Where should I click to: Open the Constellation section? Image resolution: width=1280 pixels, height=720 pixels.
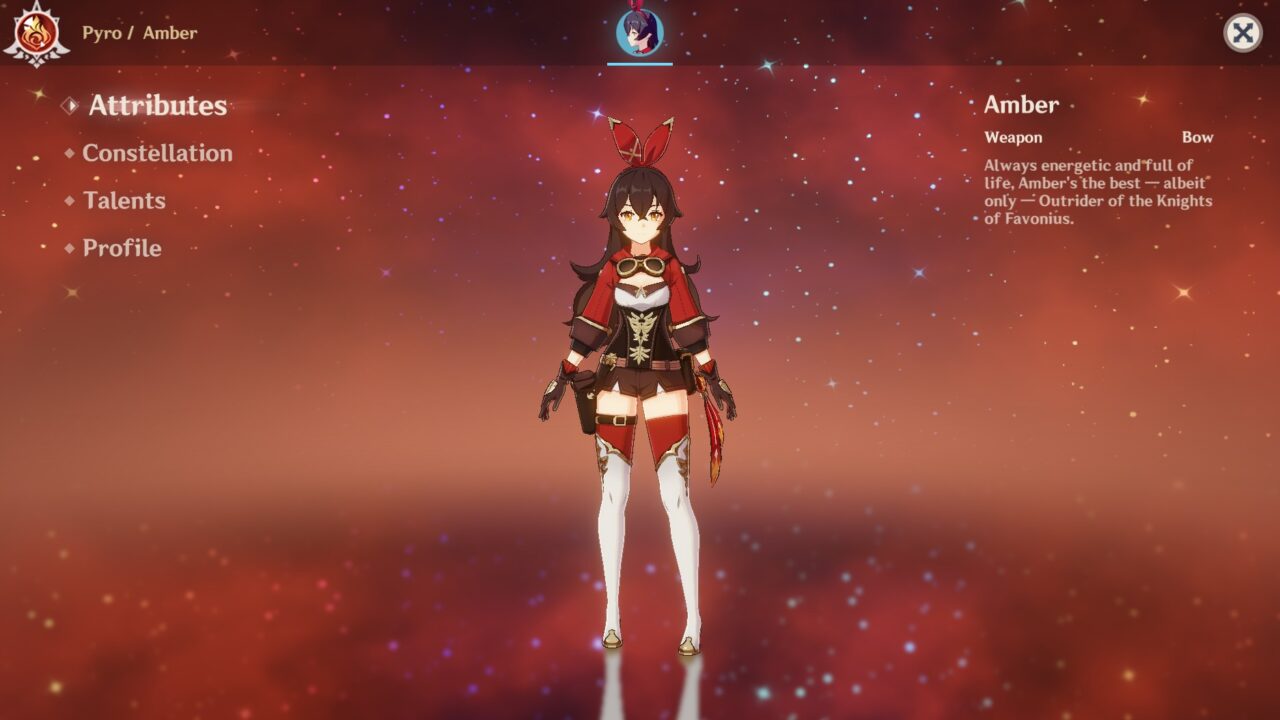click(158, 153)
